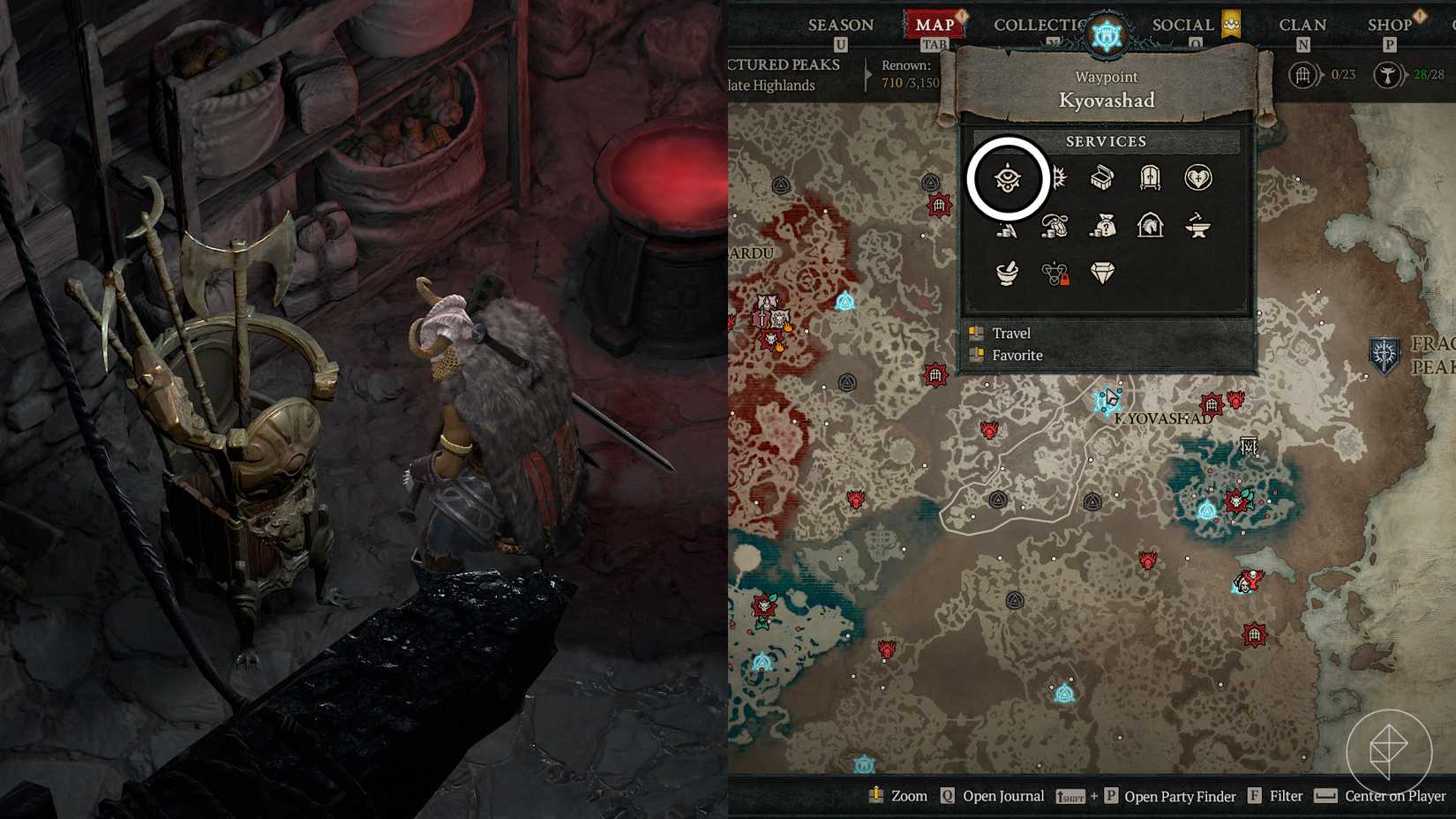The image size is (1456, 819).
Task: Switch to the SOCIAL tab
Action: (1182, 25)
